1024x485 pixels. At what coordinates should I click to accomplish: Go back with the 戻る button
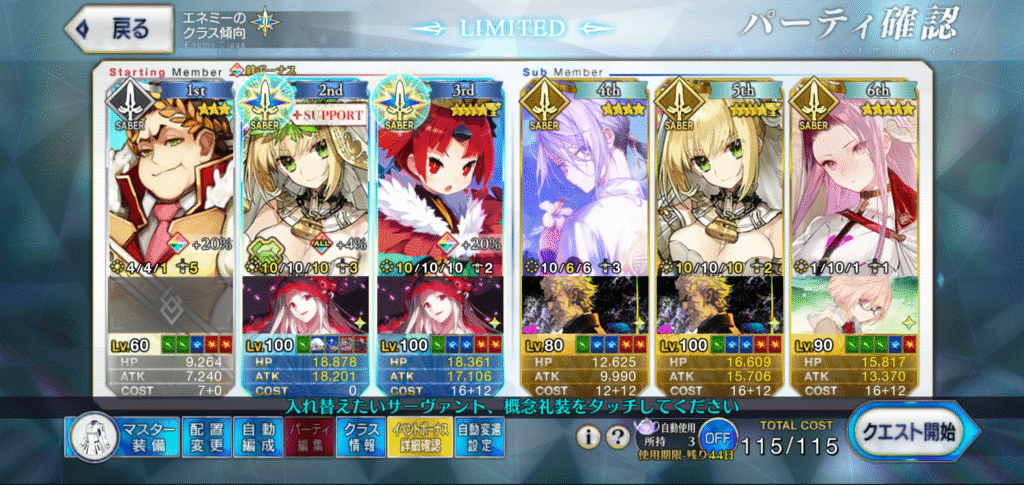[x=110, y=29]
